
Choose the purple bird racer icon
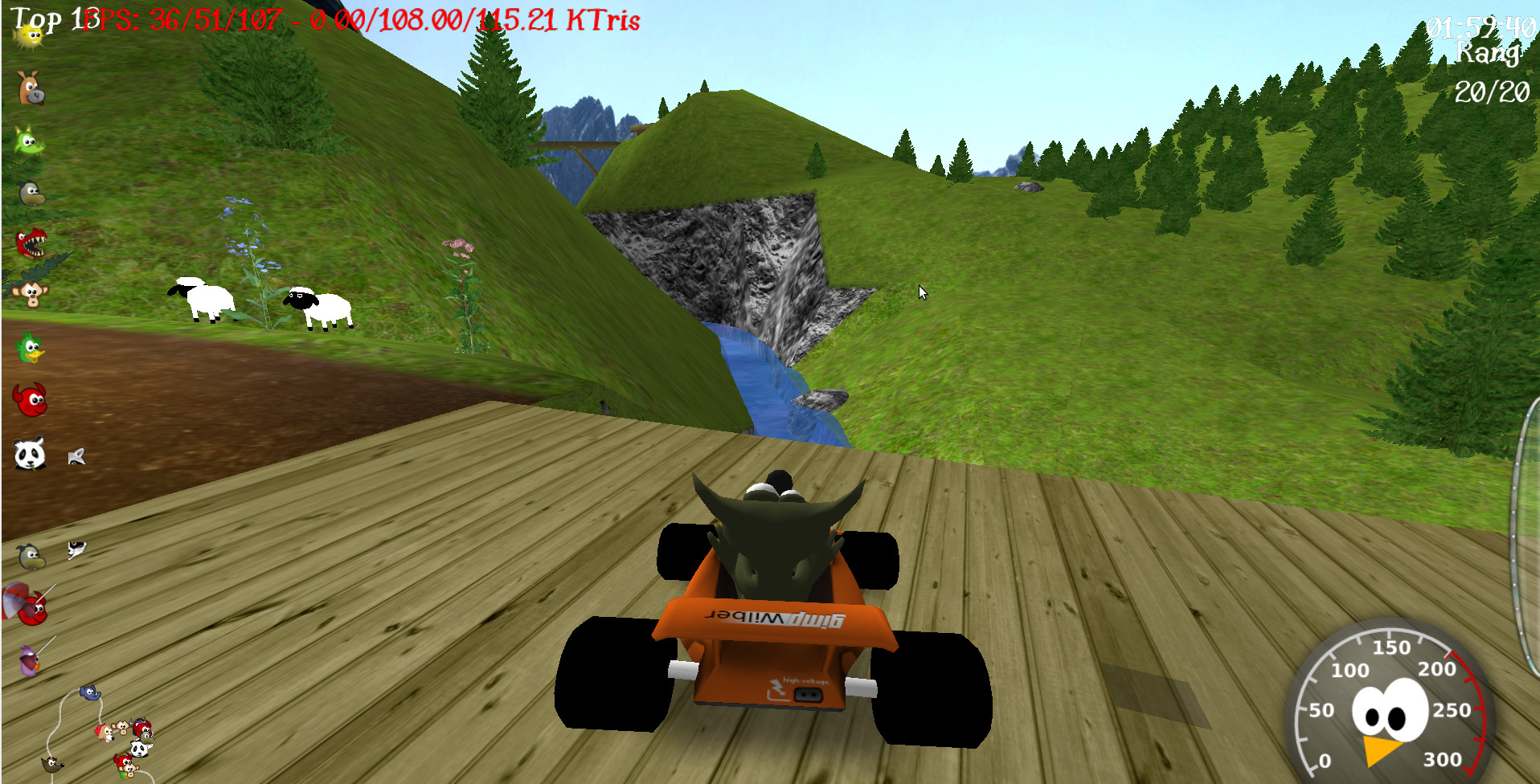[29, 660]
